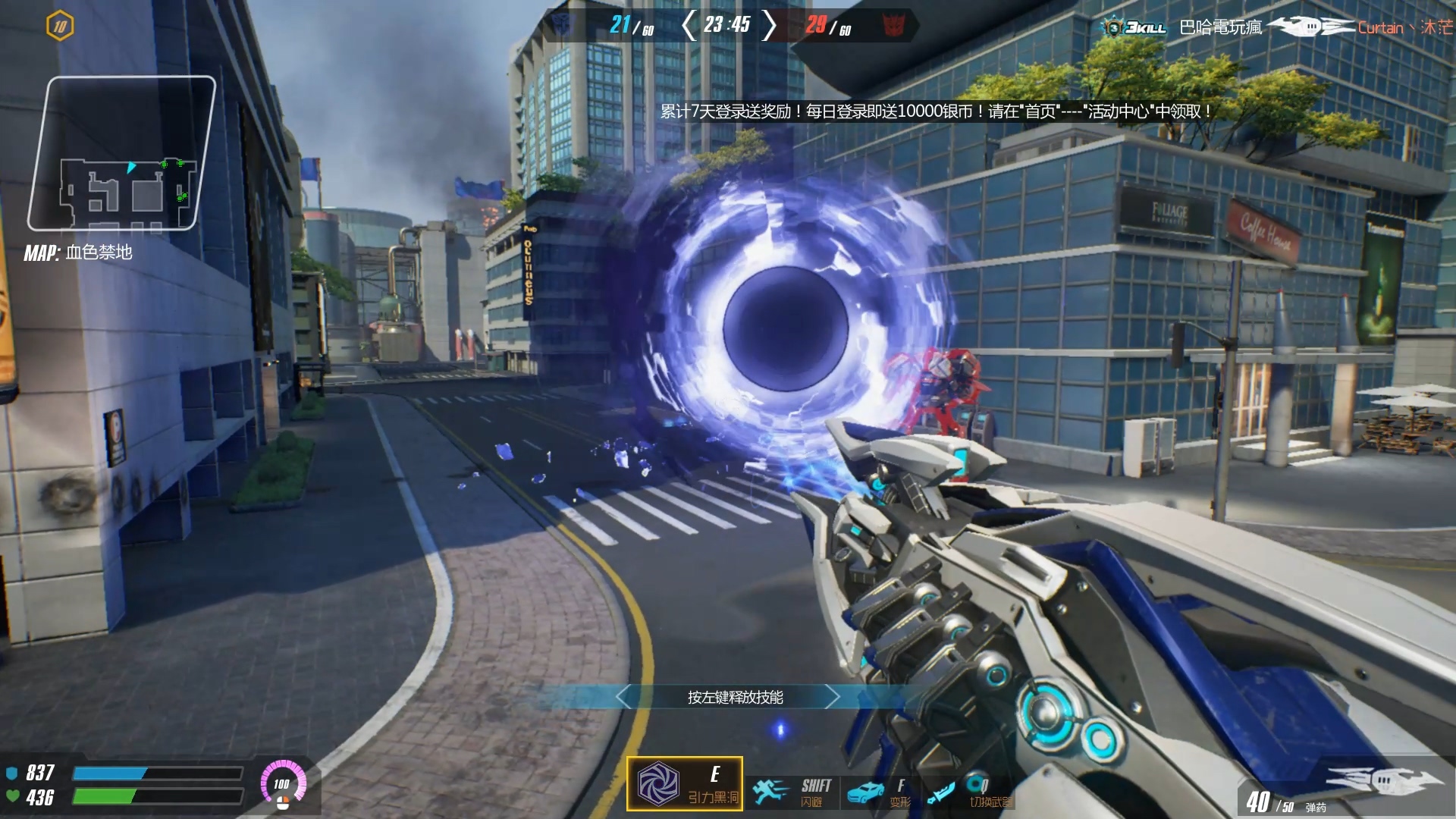The height and width of the screenshot is (819, 1456).
Task: Click the pink circular energy gauge
Action: [x=283, y=783]
